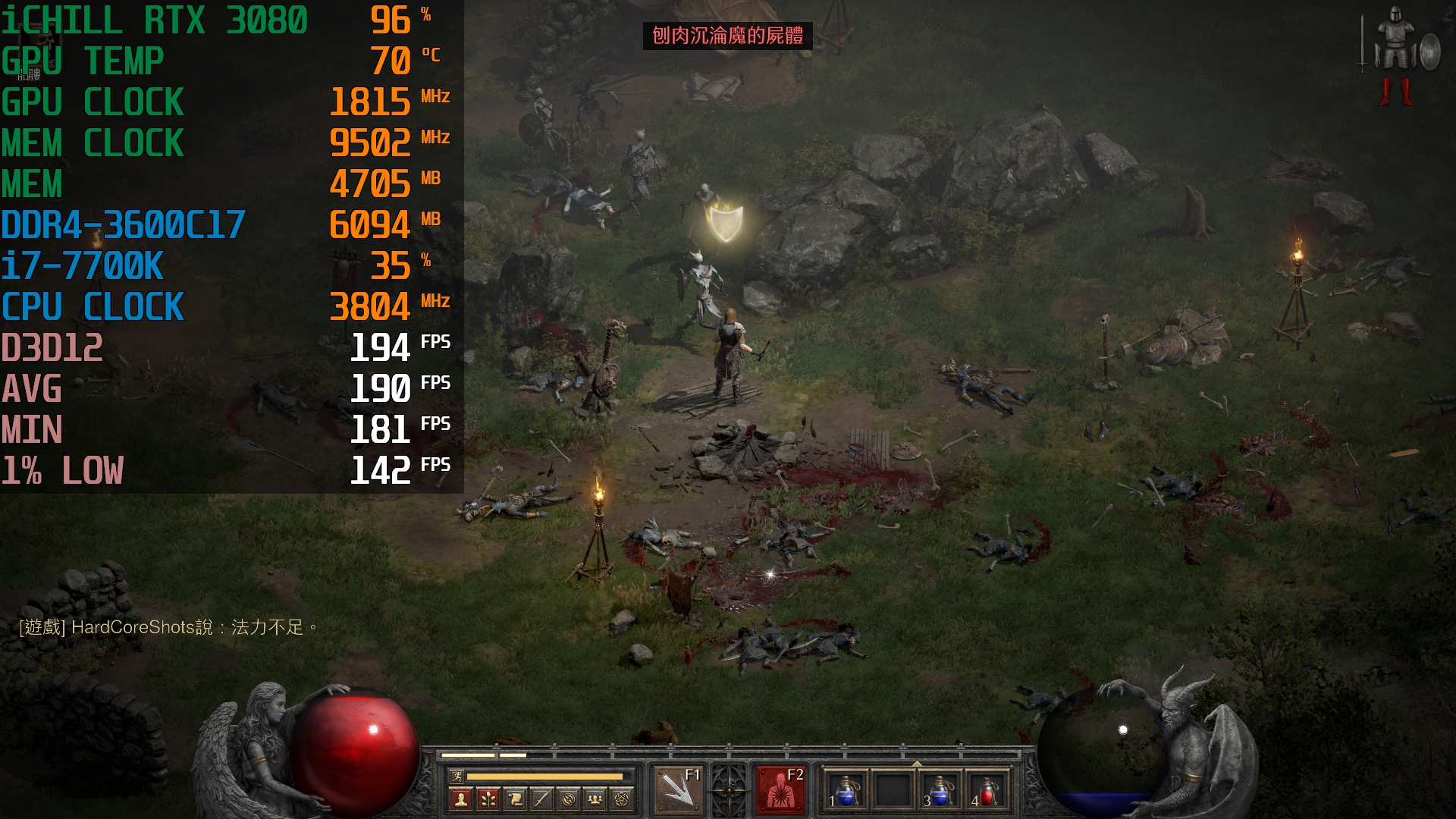
Task: Expand the belt with the small arrow
Action: coord(917,763)
